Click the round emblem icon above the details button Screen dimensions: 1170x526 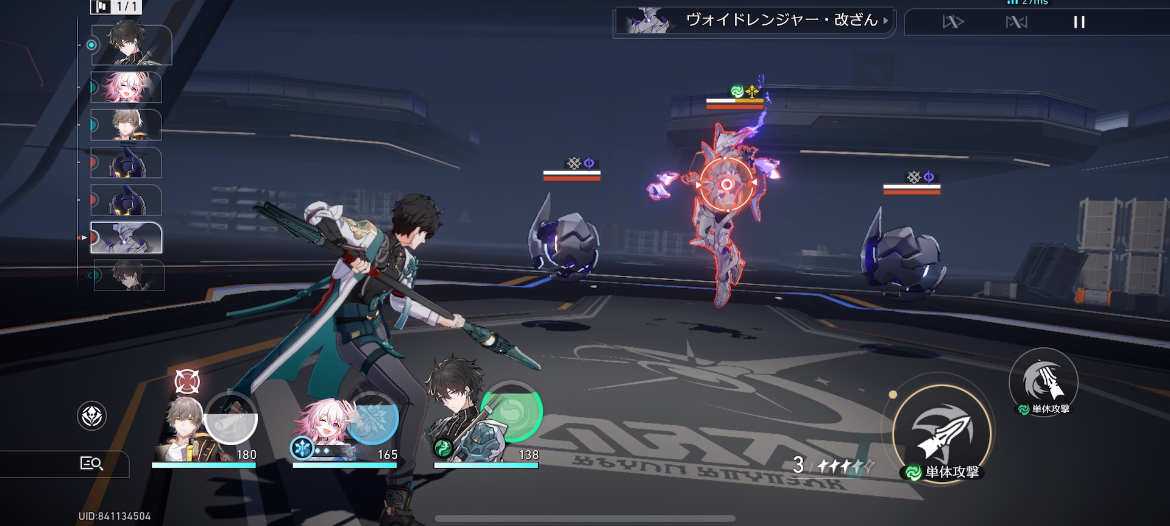92,416
